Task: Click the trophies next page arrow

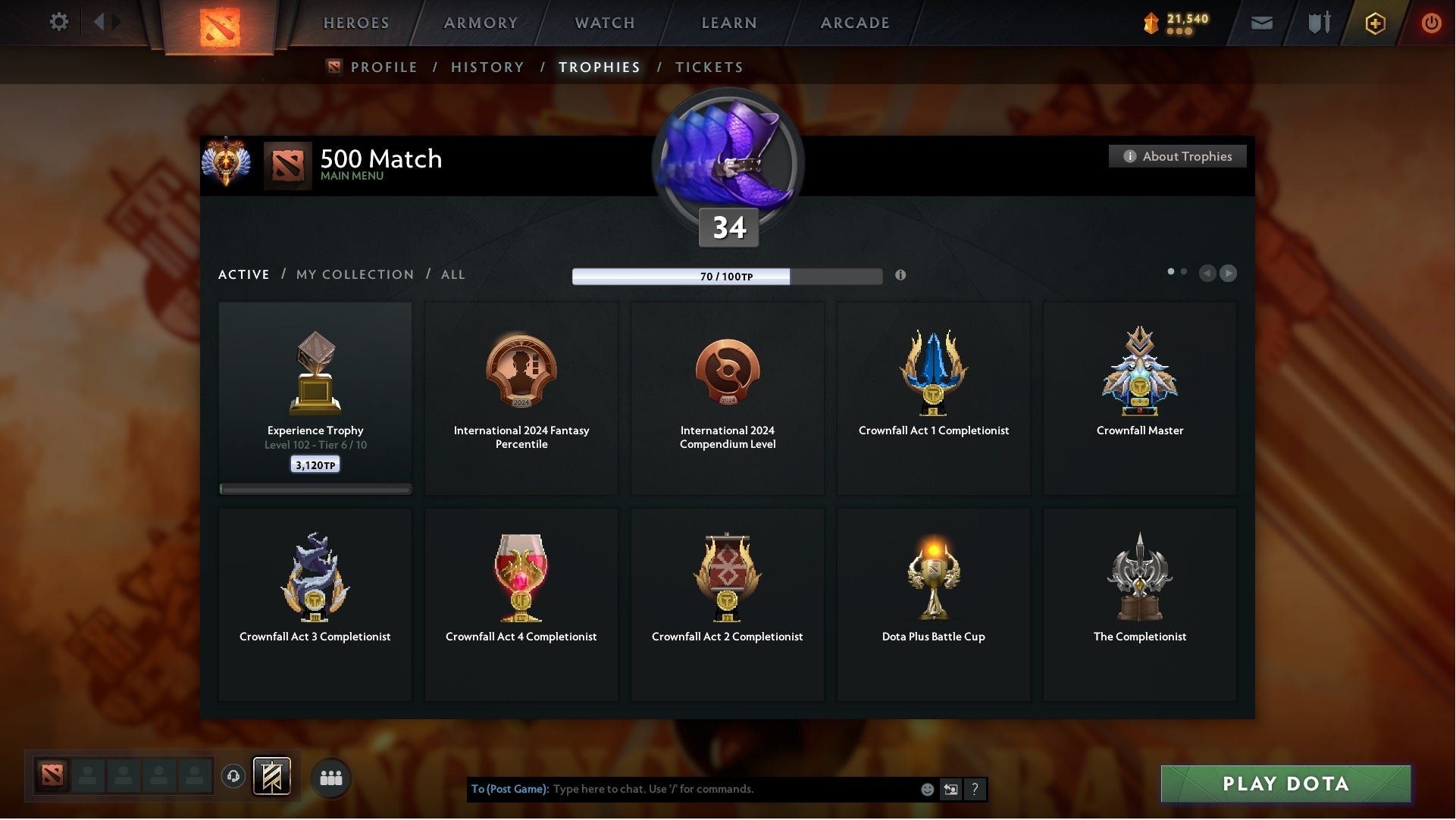Action: pos(1228,274)
